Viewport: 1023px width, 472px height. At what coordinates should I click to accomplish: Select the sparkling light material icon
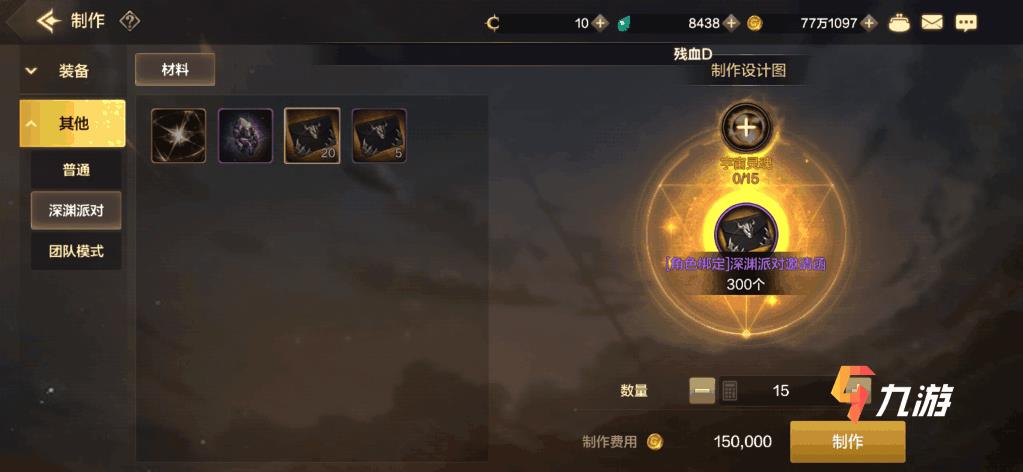pos(178,136)
